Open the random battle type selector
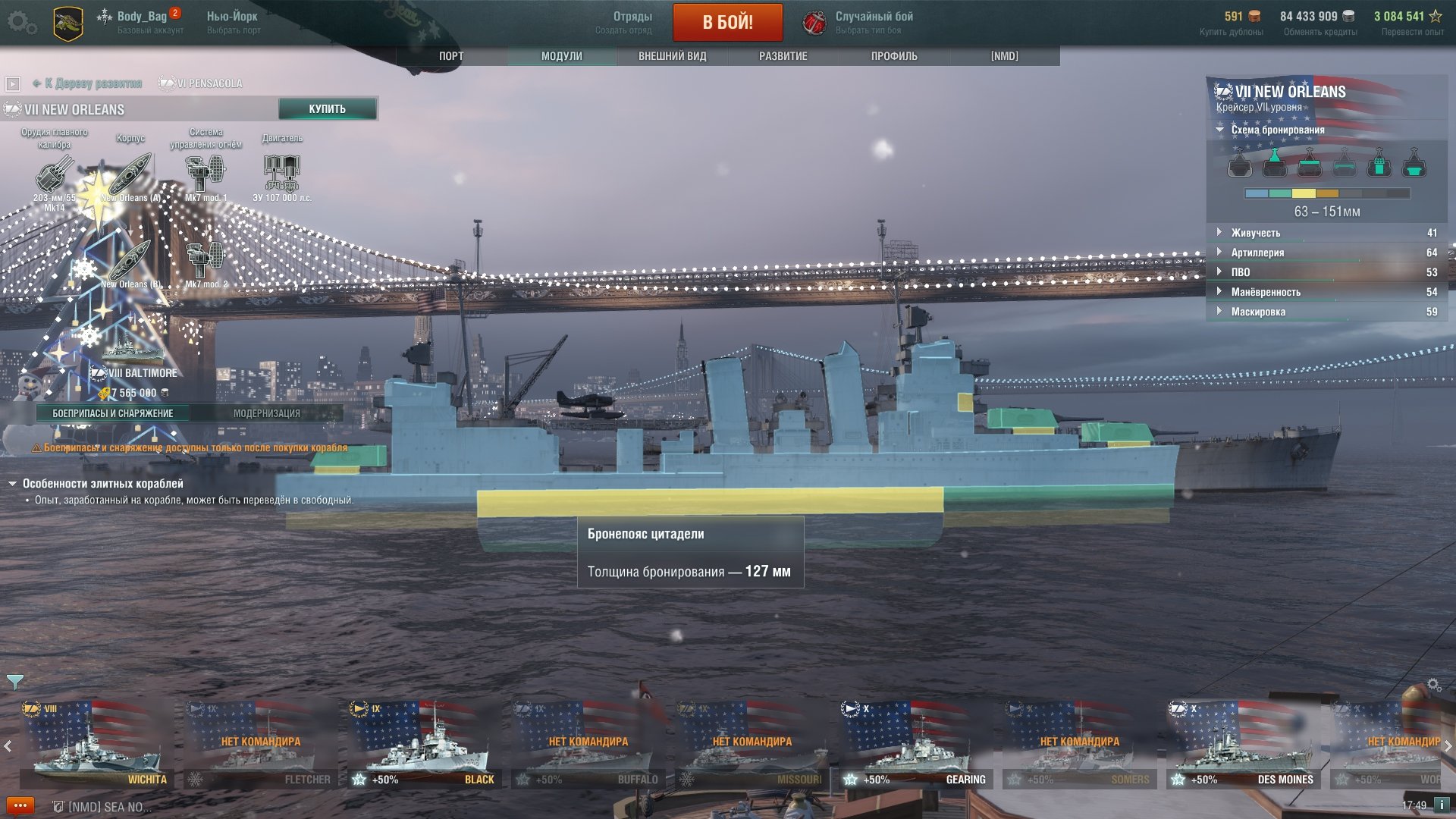 [x=859, y=22]
